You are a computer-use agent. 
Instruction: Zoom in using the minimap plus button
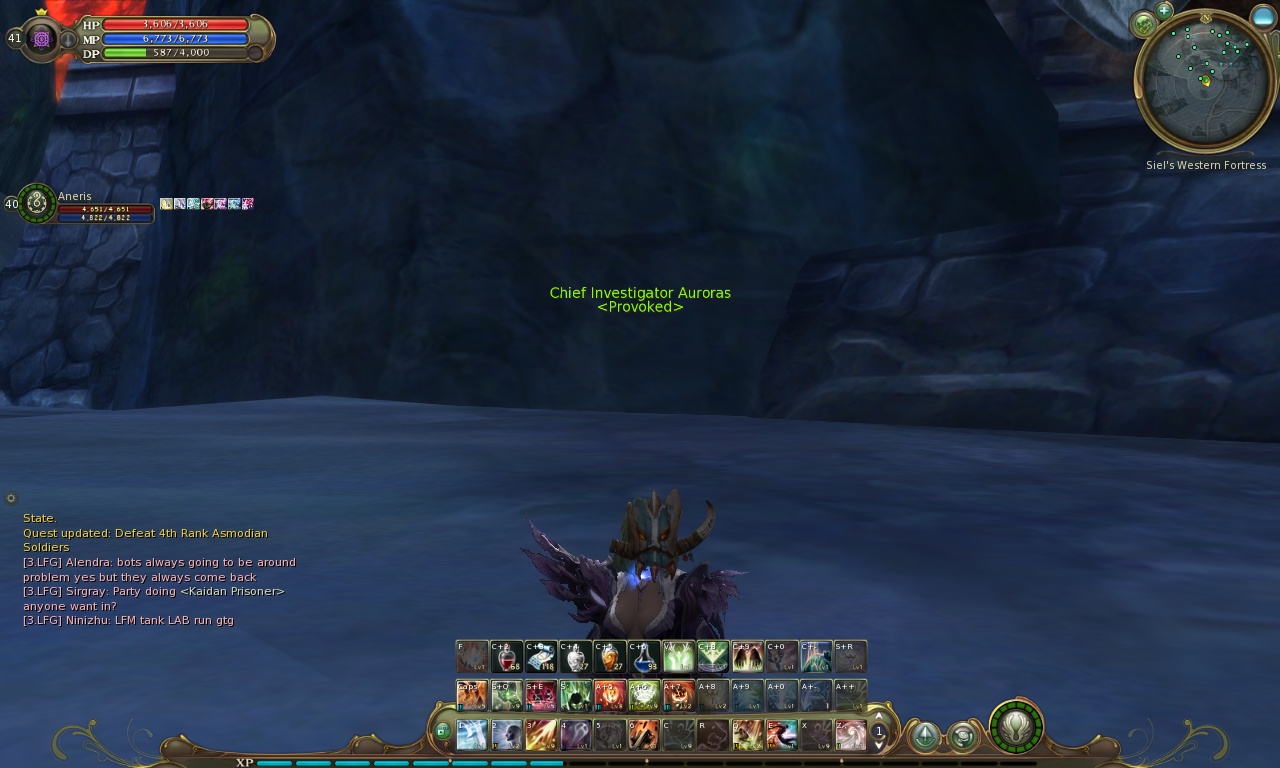1164,12
